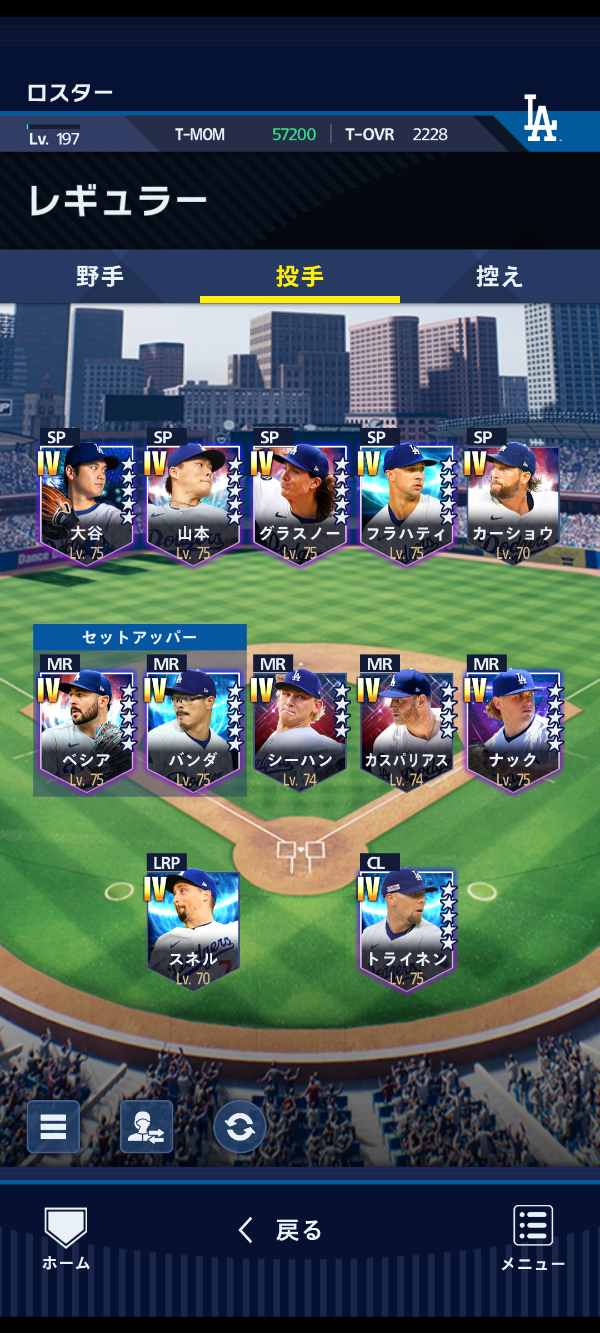Go back with the 戻る button
This screenshot has width=600, height=1333.
(x=281, y=1230)
